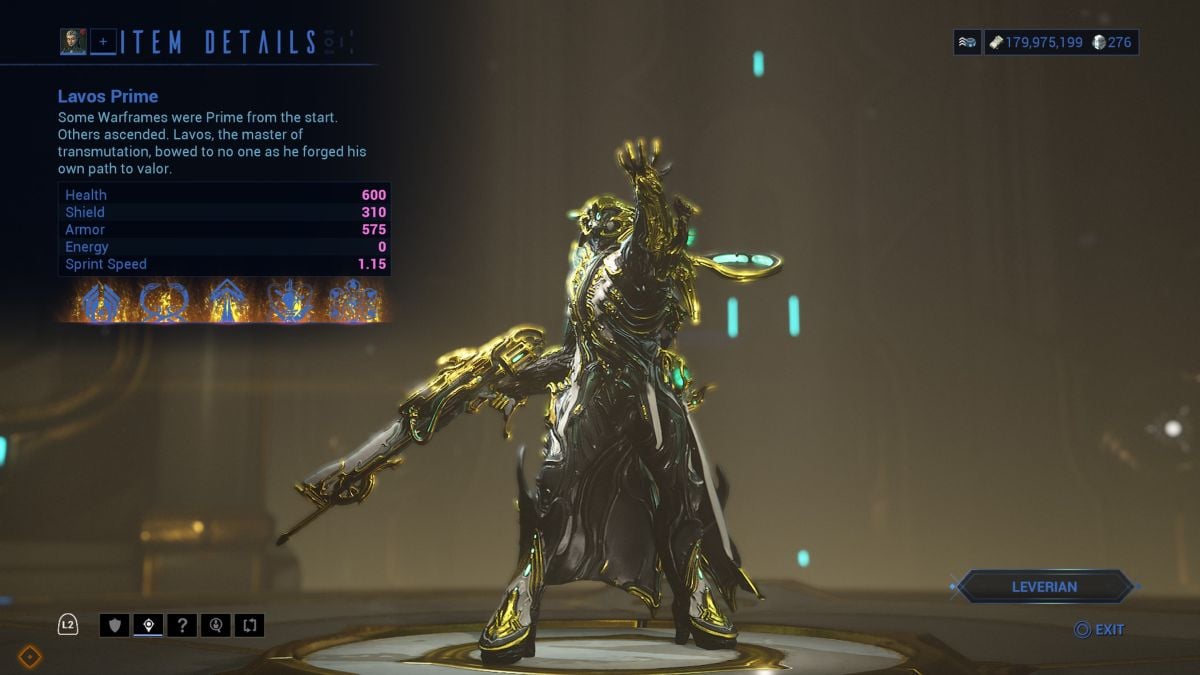Screen dimensions: 1200x675
Task: Show the fourth flaming ability icon
Action: pyautogui.click(x=290, y=300)
